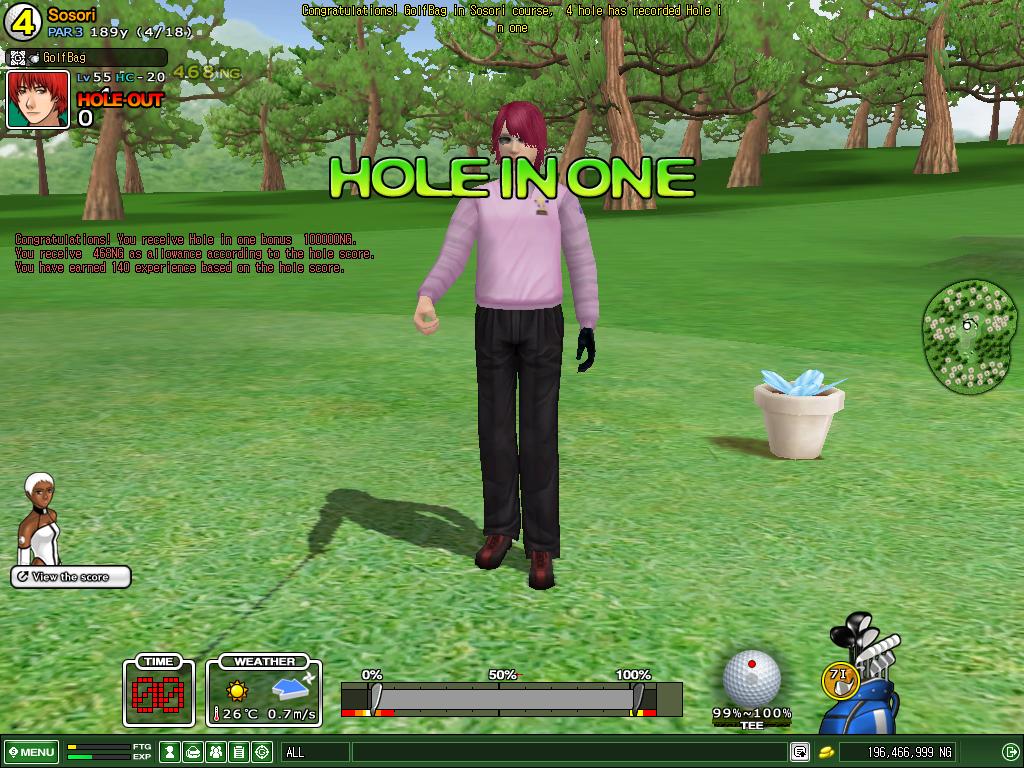Open the weather wind panel
This screenshot has height=768, width=1024.
point(264,690)
